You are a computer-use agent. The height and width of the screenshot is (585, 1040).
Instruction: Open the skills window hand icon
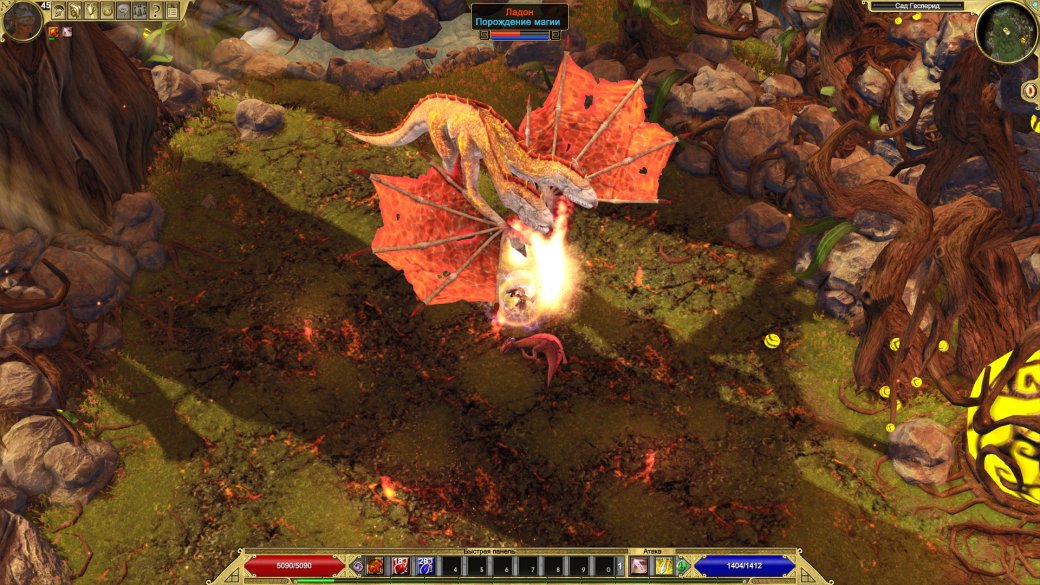tap(90, 11)
